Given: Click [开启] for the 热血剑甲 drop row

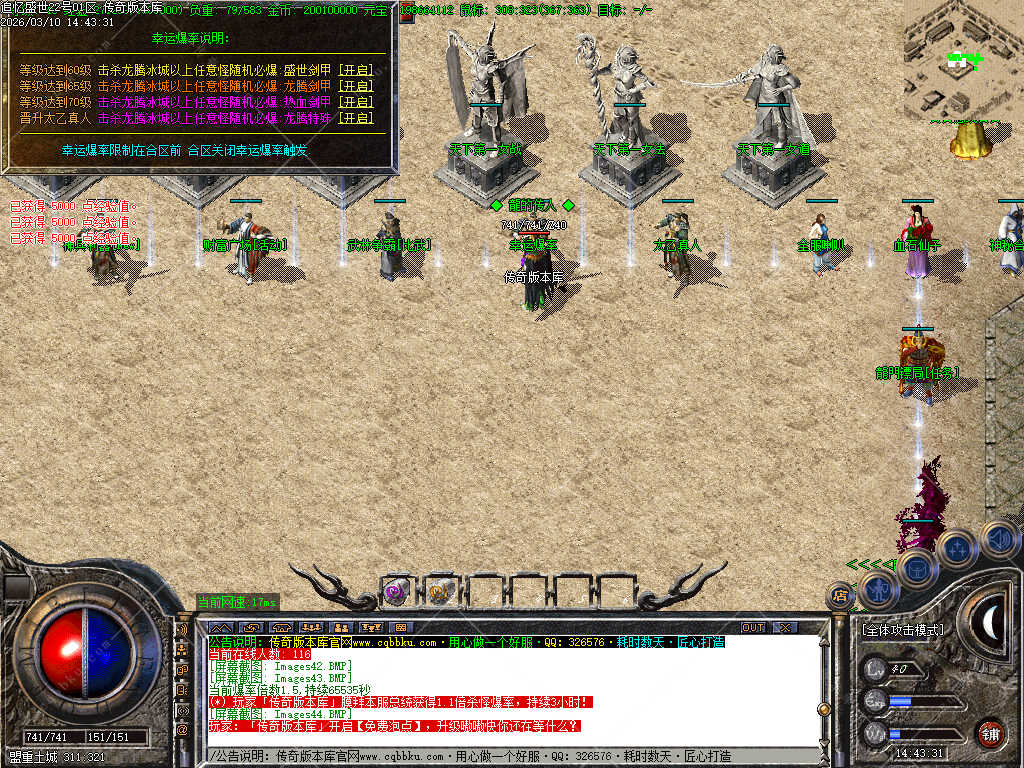Looking at the screenshot, I should tap(355, 102).
